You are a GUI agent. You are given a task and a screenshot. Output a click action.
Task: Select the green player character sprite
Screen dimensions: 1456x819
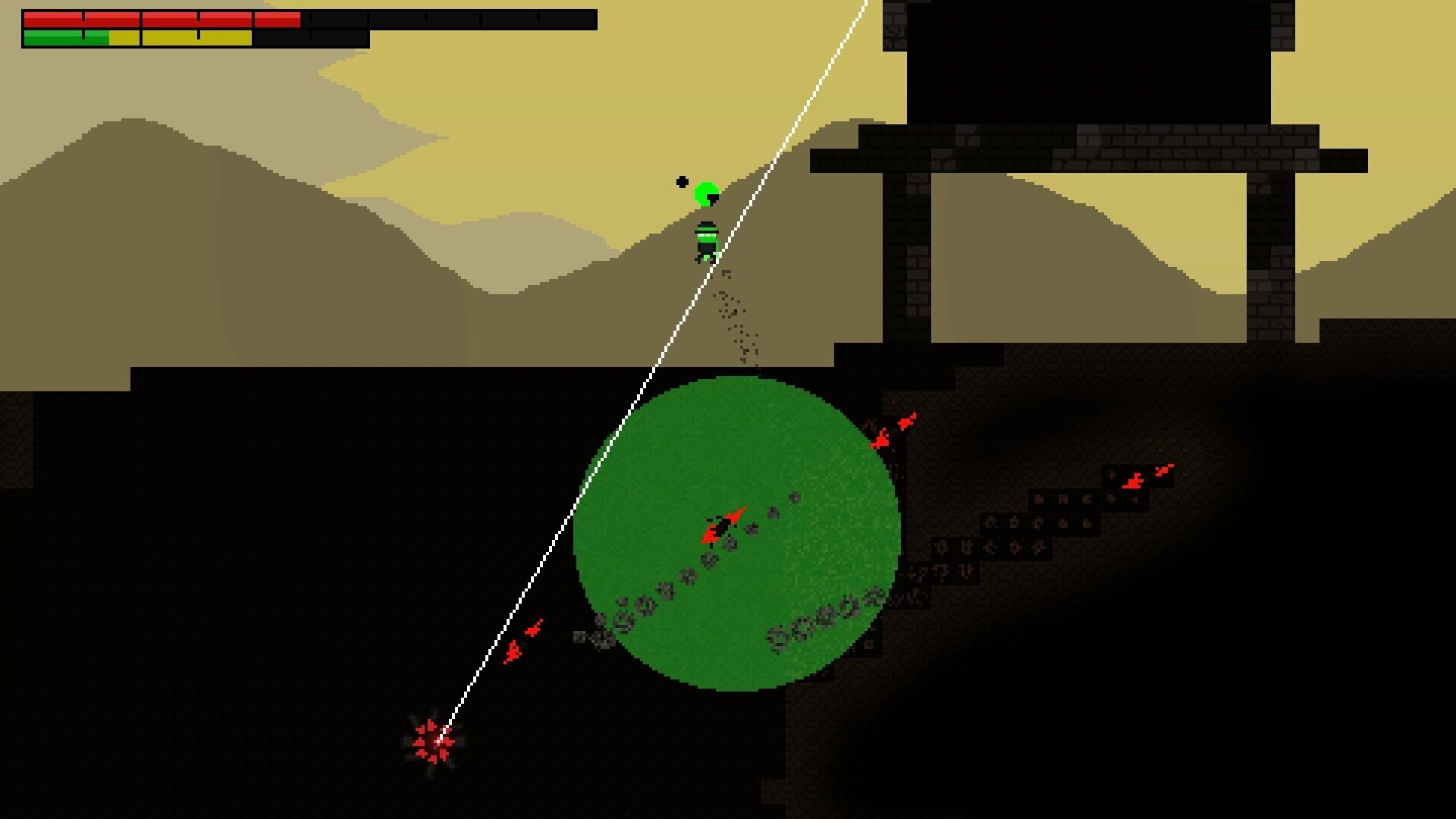pos(705,239)
